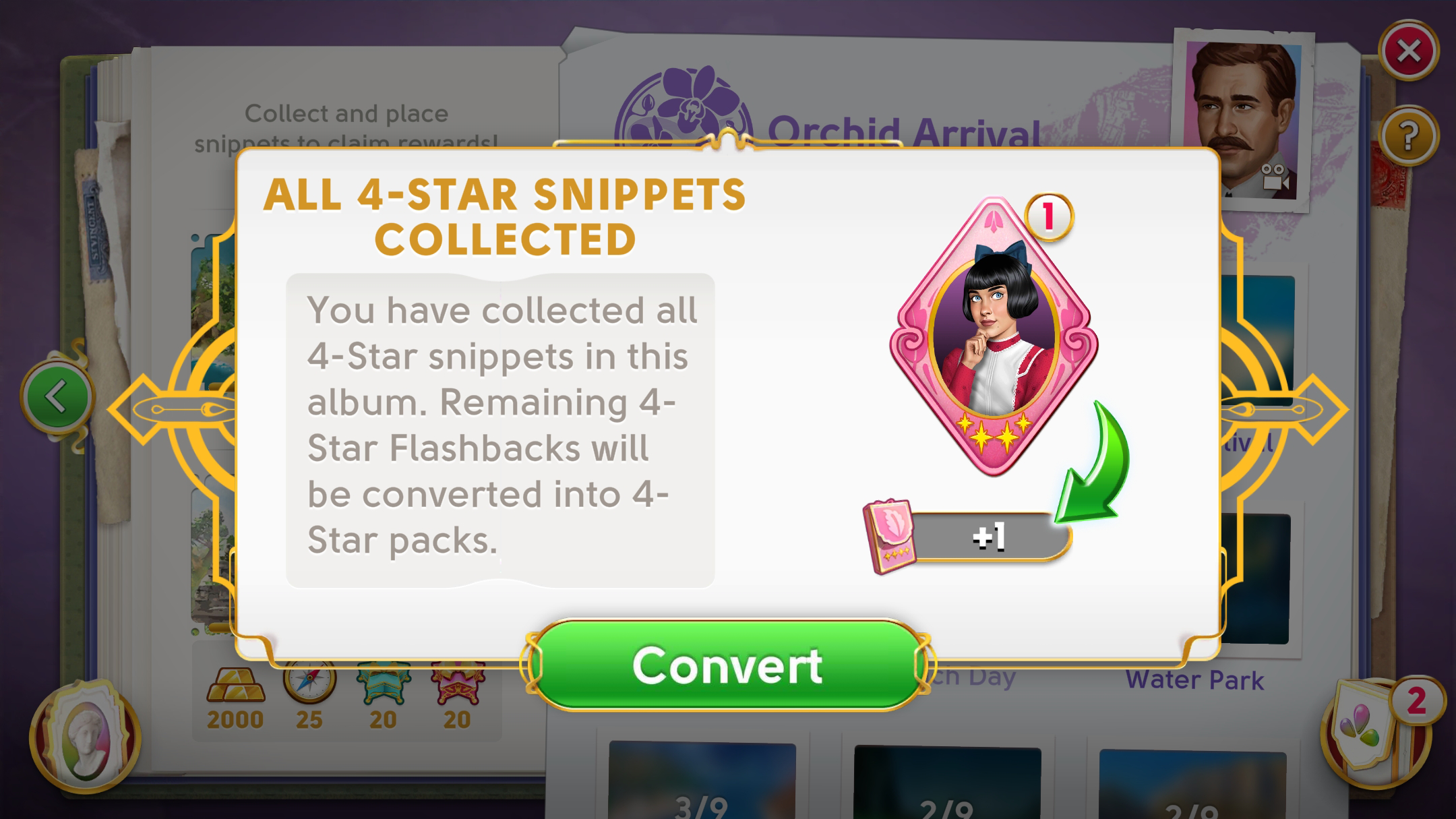Open help via the question mark button
1456x819 pixels.
(x=1409, y=136)
